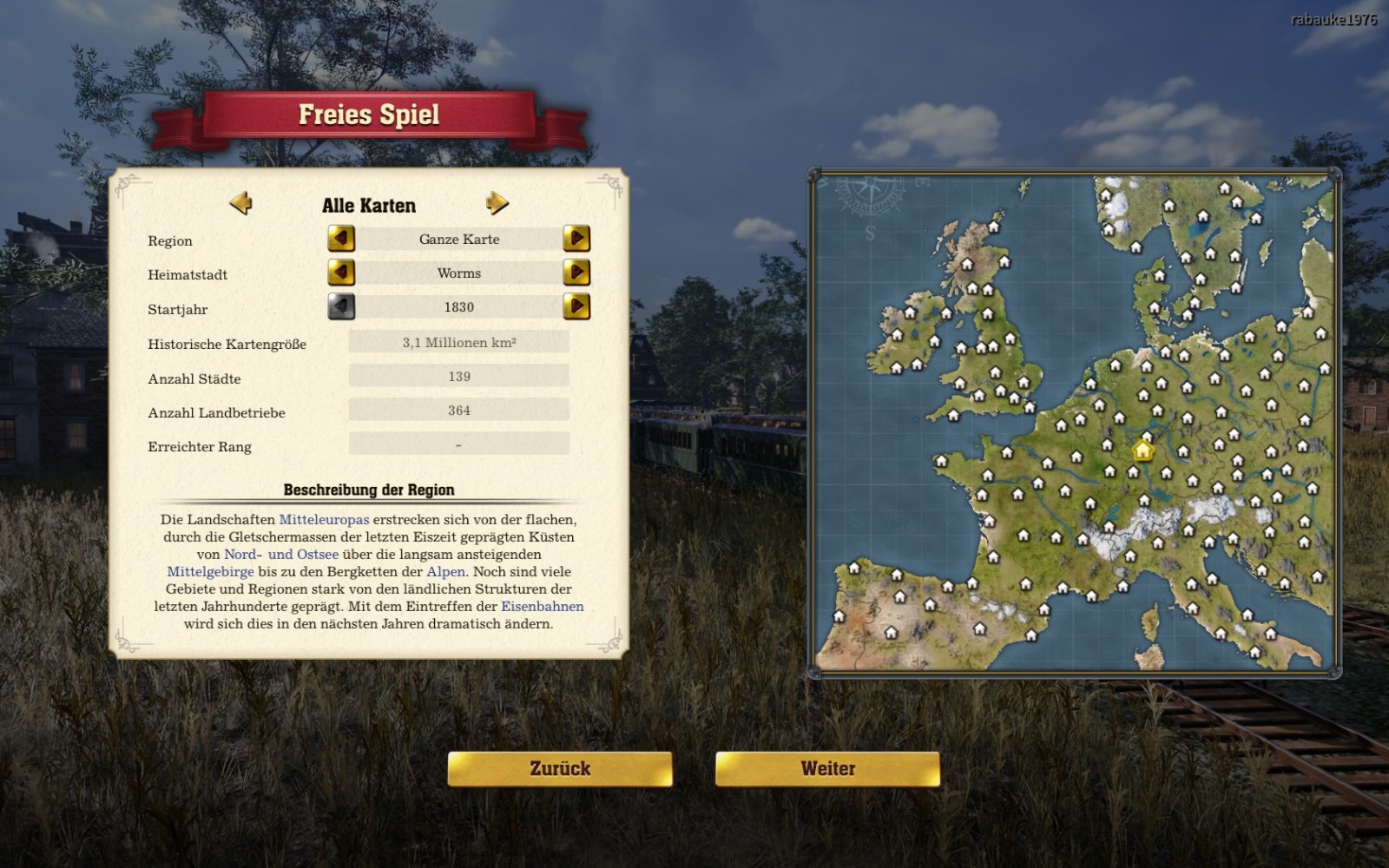The width and height of the screenshot is (1389, 868).
Task: Switch to previous map set left of Alle Karten
Action: pos(241,203)
